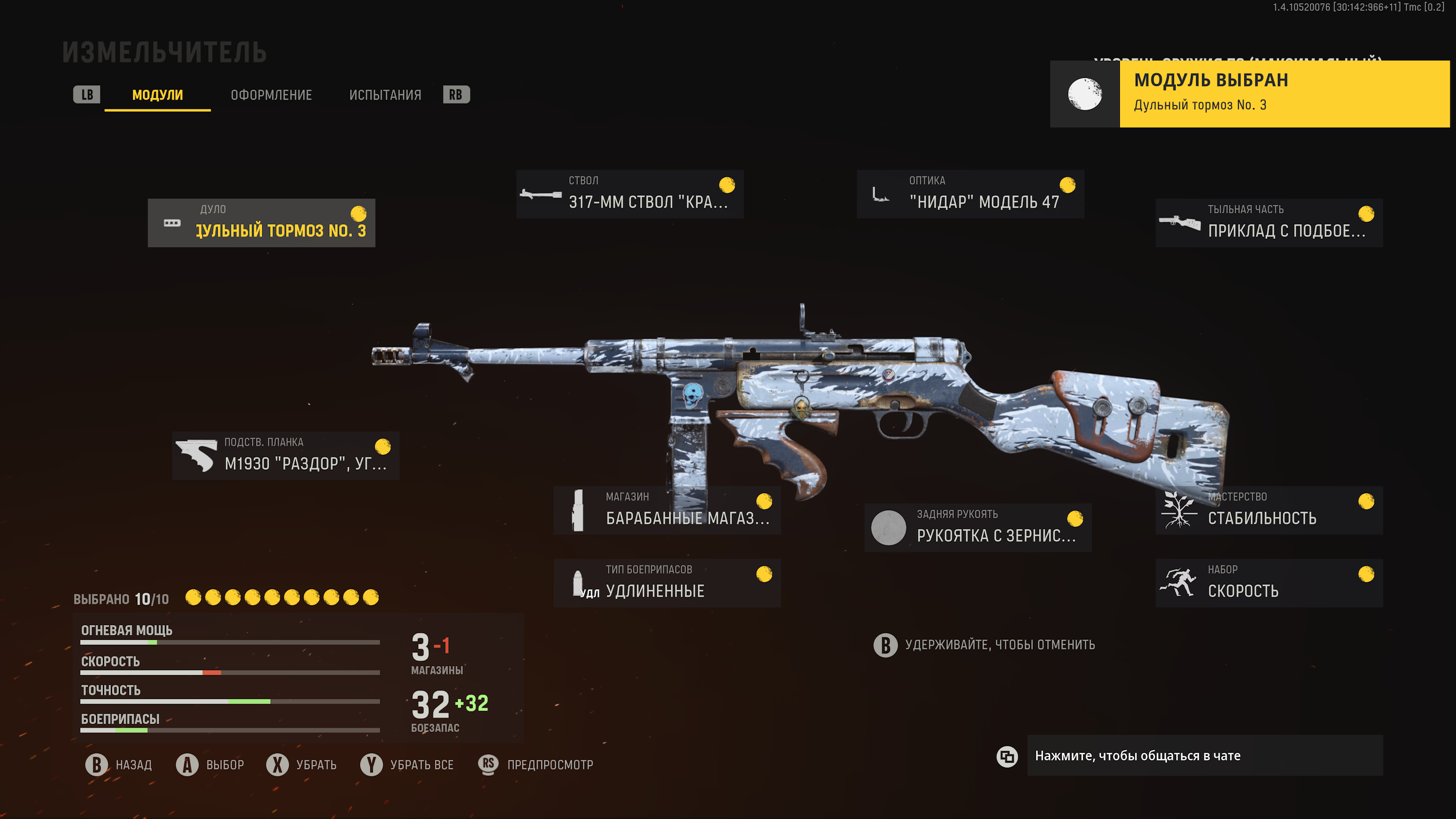
Task: Open the Подств. планка M1930 slot
Action: pos(286,456)
